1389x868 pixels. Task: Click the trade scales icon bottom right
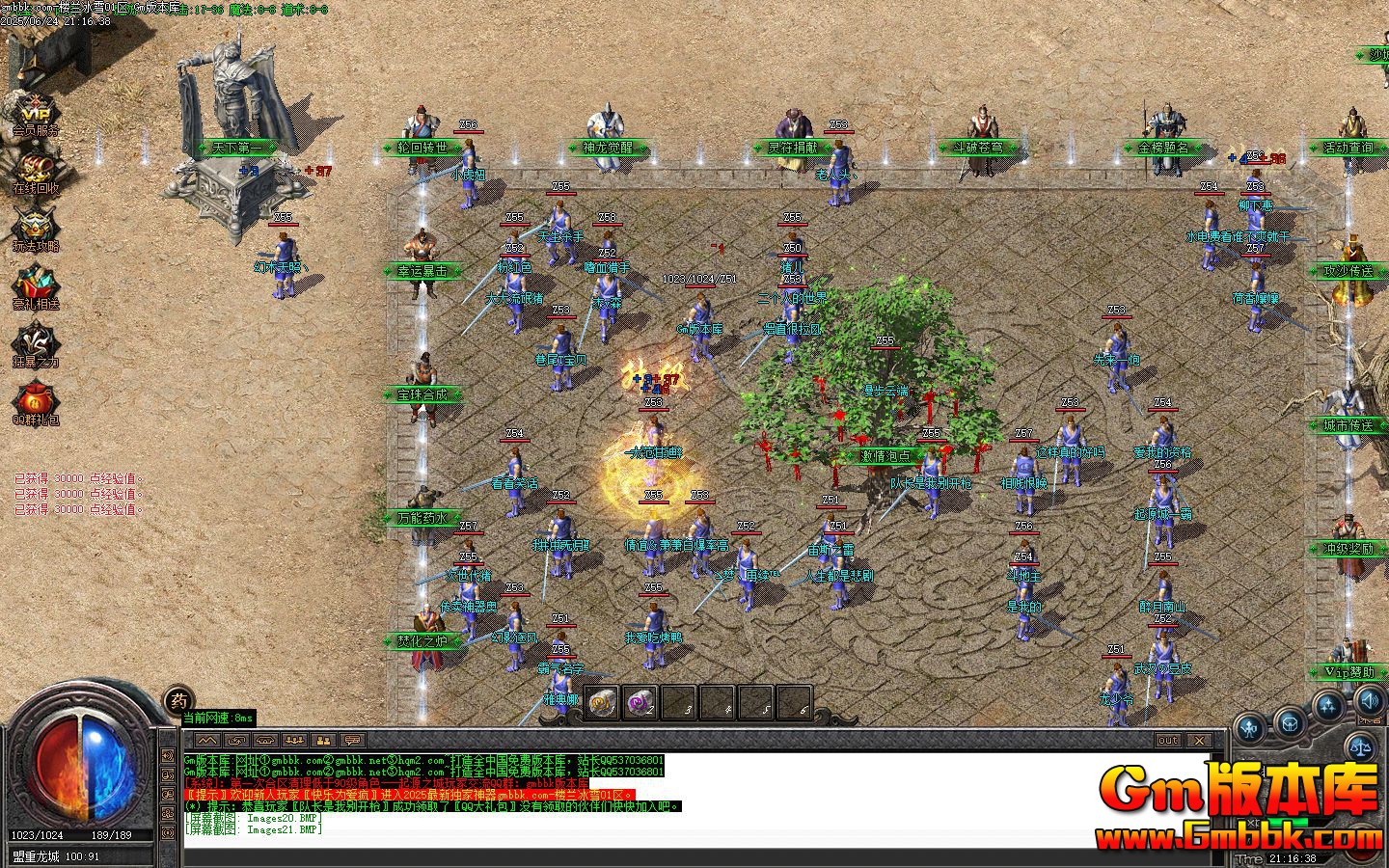pos(1362,748)
